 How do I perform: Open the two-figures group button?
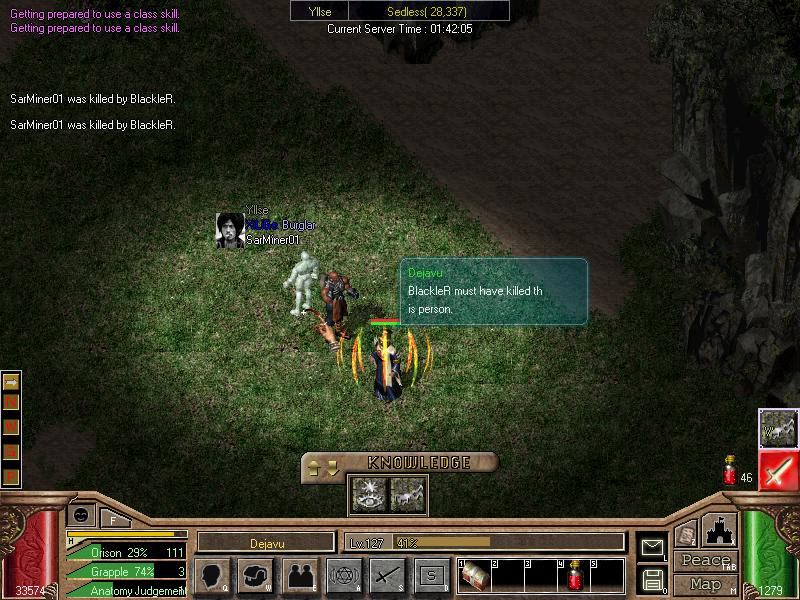300,576
